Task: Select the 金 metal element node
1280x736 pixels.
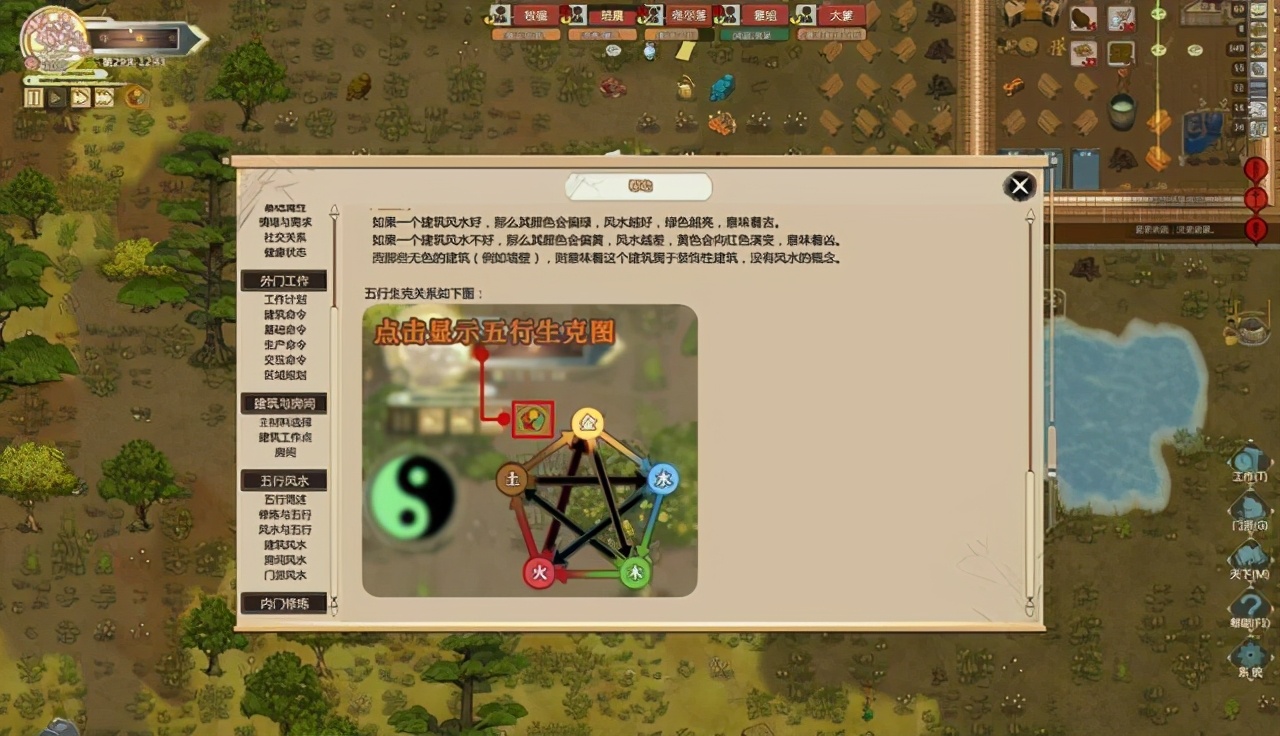Action: [x=588, y=424]
